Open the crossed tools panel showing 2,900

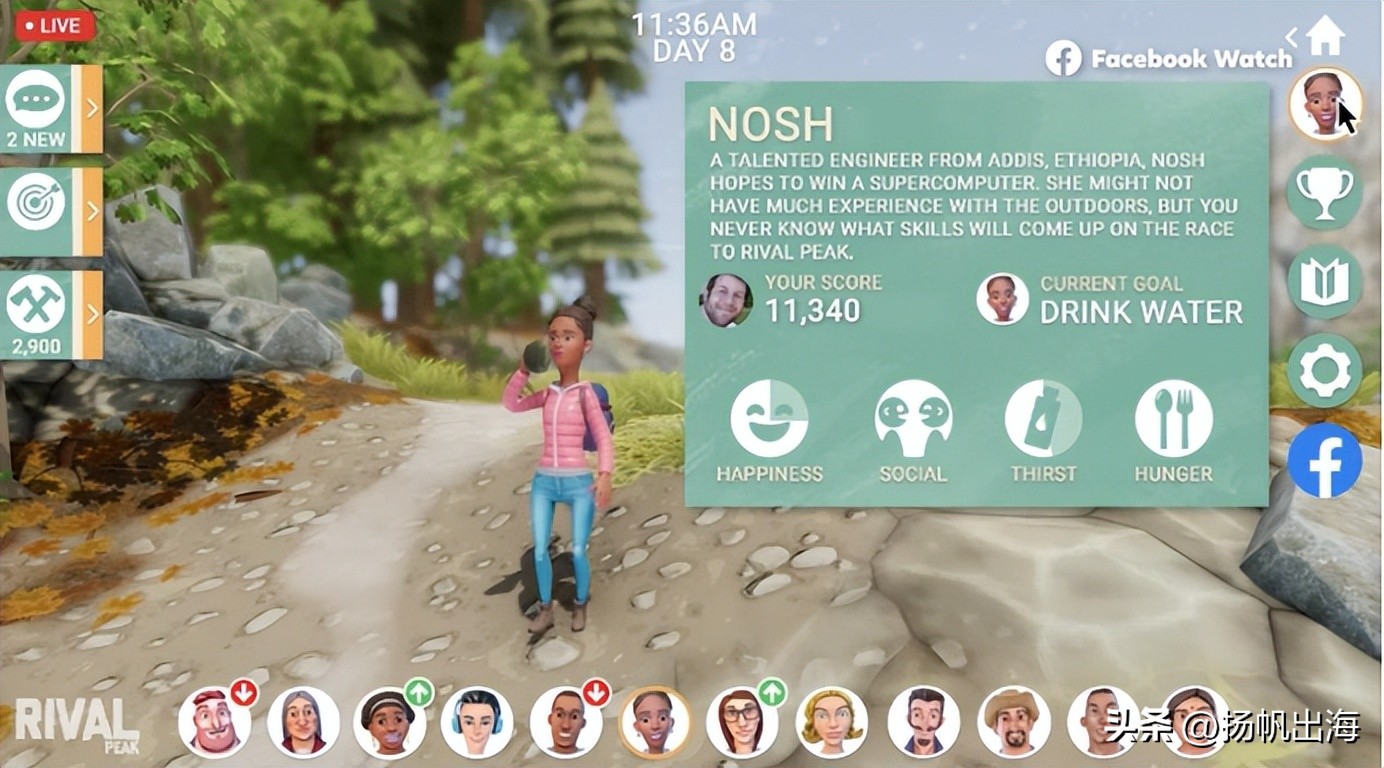(50, 314)
